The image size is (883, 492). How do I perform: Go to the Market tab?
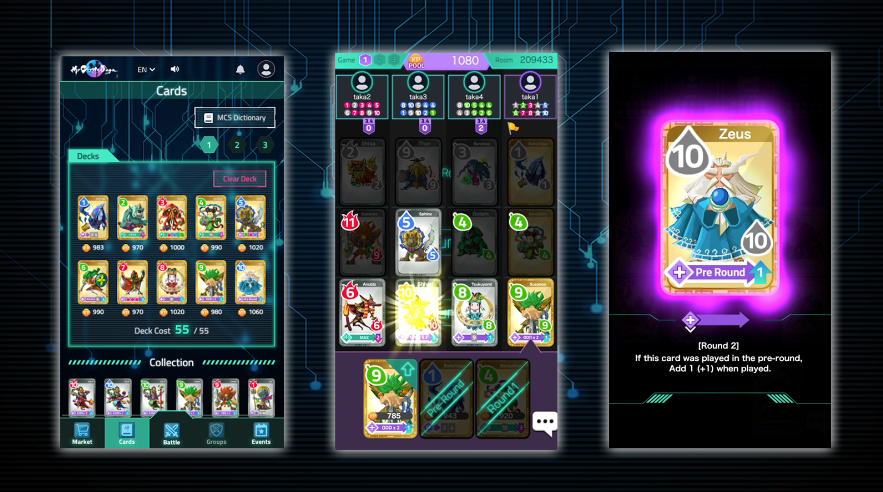pos(82,433)
